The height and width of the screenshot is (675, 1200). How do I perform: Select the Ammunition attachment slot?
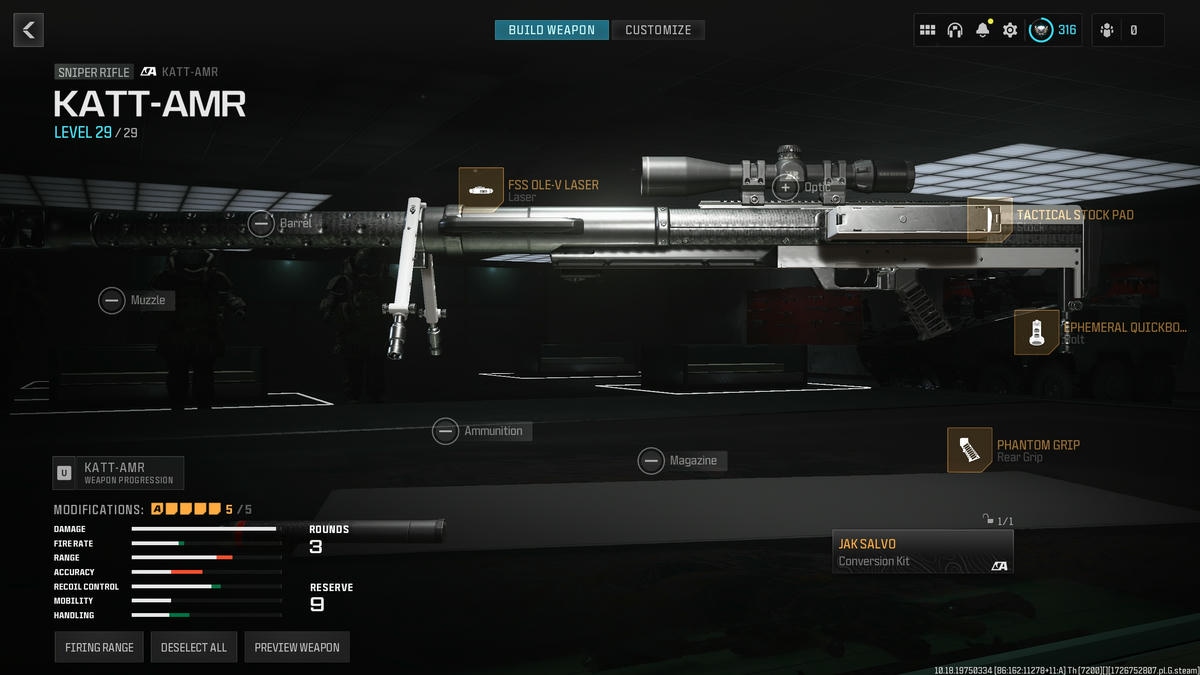pos(446,431)
